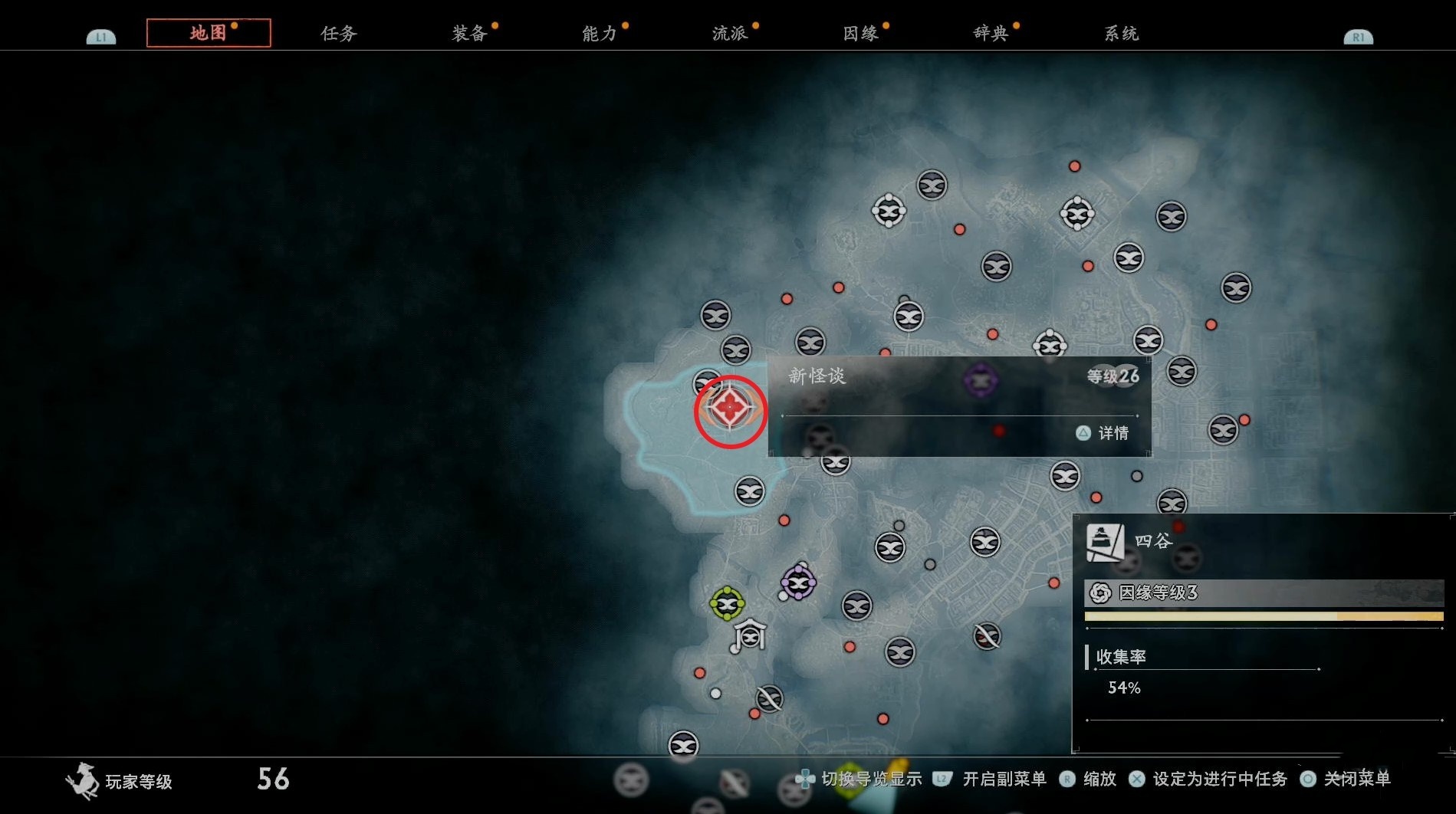Select the red-circled 新怪谈 mission marker
Viewport: 1456px width, 814px height.
click(x=730, y=409)
